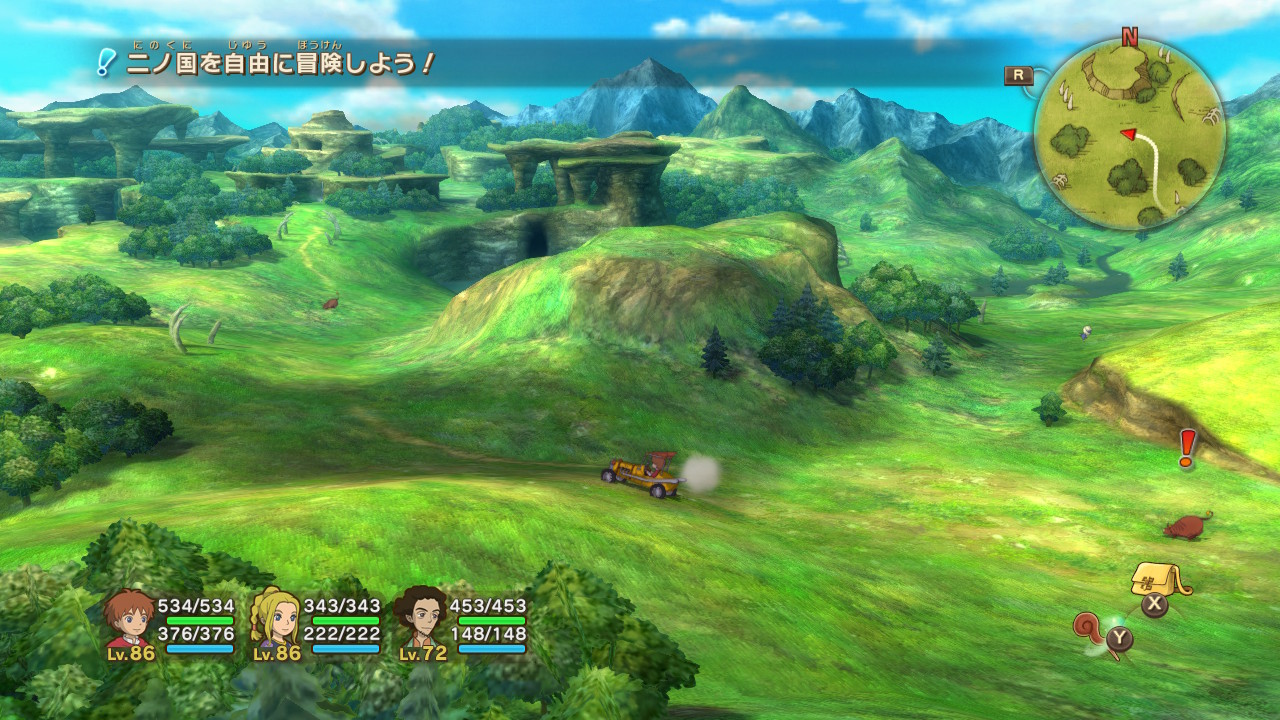Select the red-haired boy's portrait

tap(131, 619)
